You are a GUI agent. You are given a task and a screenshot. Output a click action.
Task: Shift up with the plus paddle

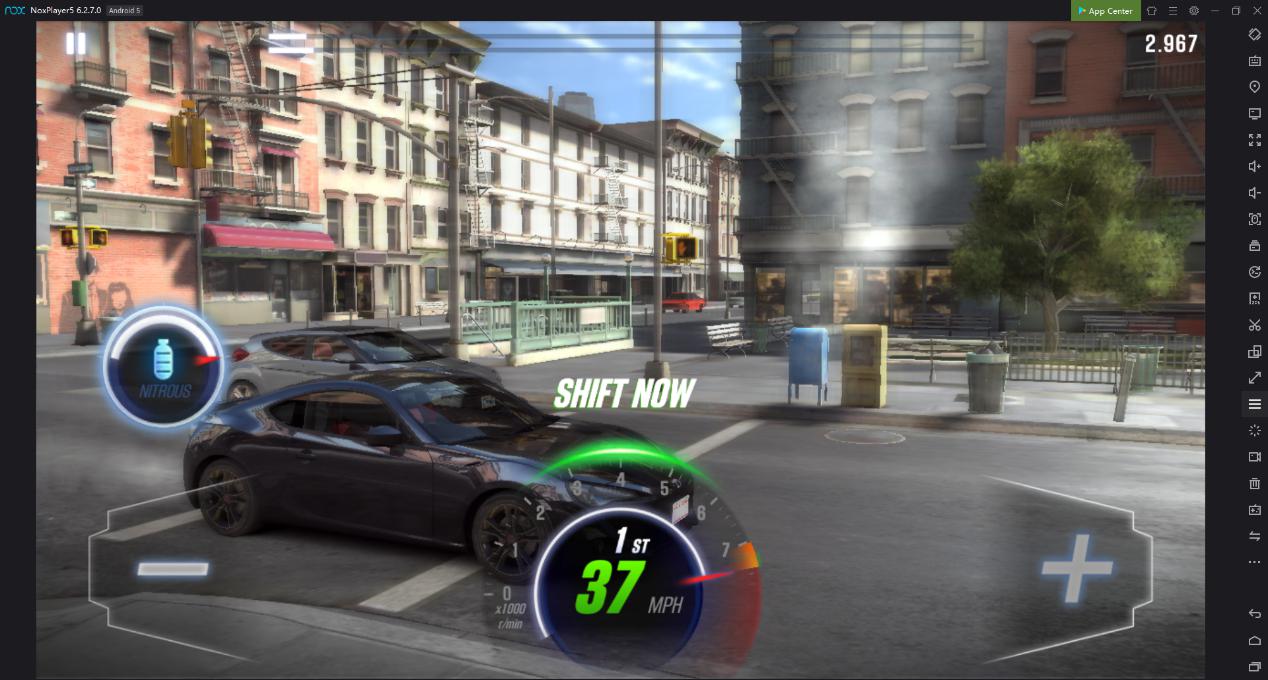pyautogui.click(x=1076, y=567)
